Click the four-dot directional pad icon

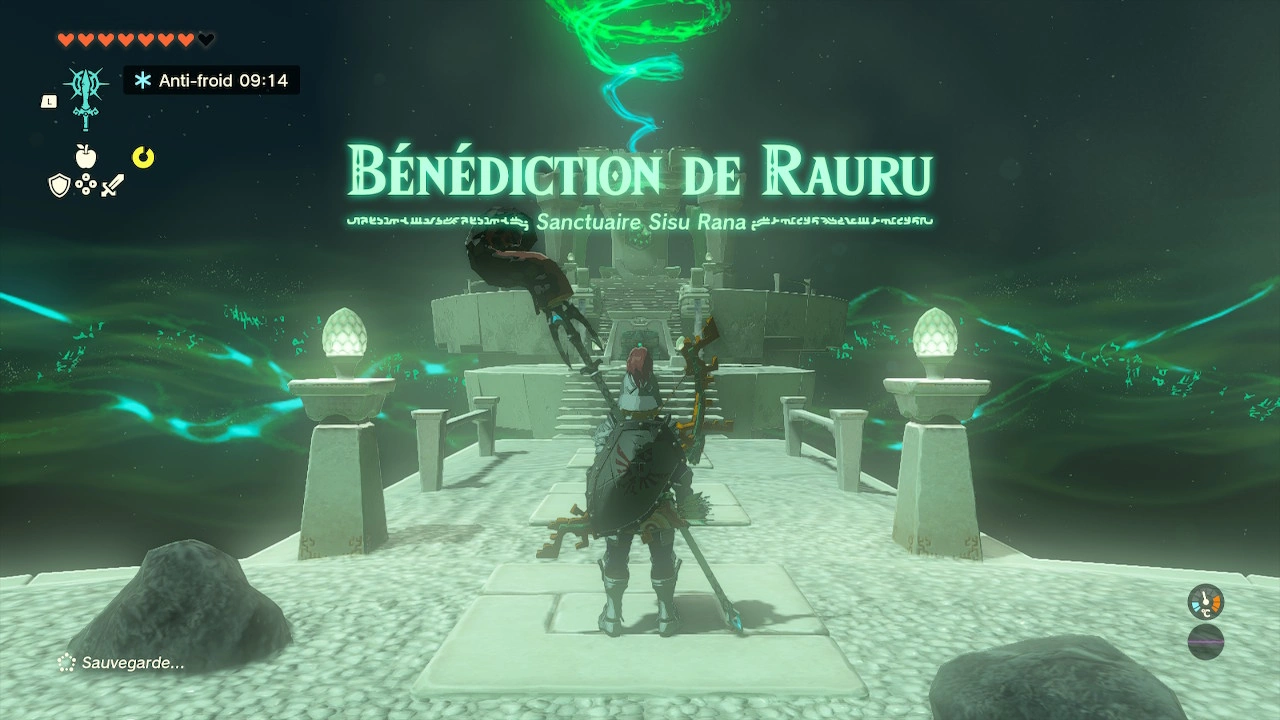tap(86, 185)
